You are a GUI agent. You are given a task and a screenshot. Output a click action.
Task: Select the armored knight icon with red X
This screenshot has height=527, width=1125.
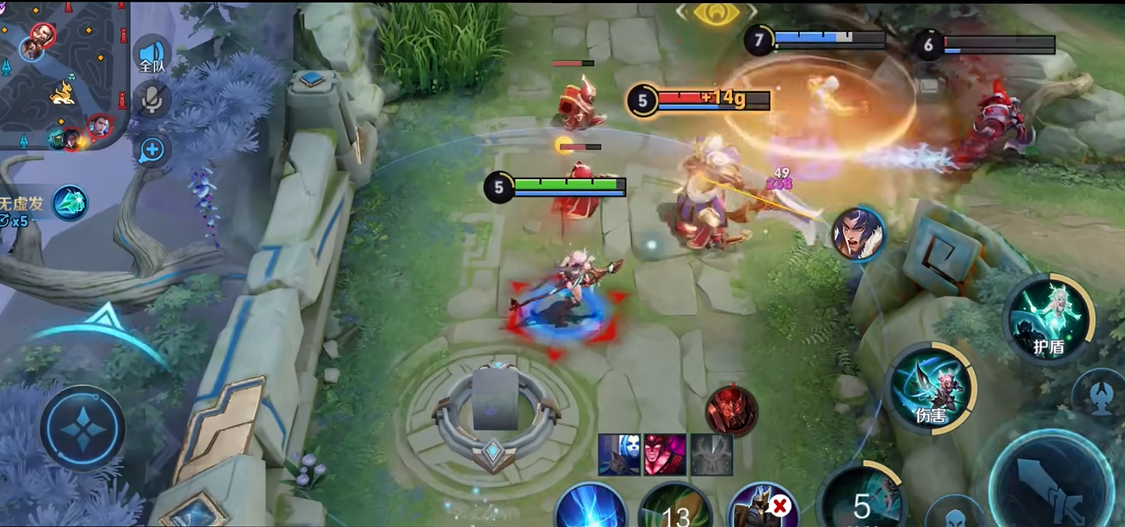(x=762, y=508)
